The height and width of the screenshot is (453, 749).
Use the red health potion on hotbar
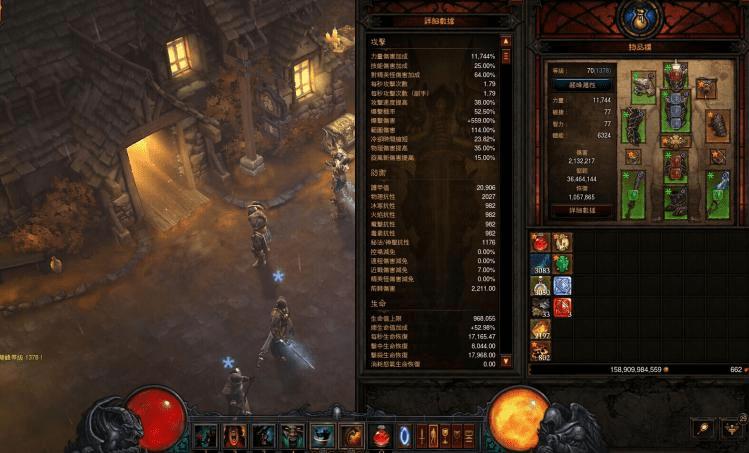click(381, 436)
